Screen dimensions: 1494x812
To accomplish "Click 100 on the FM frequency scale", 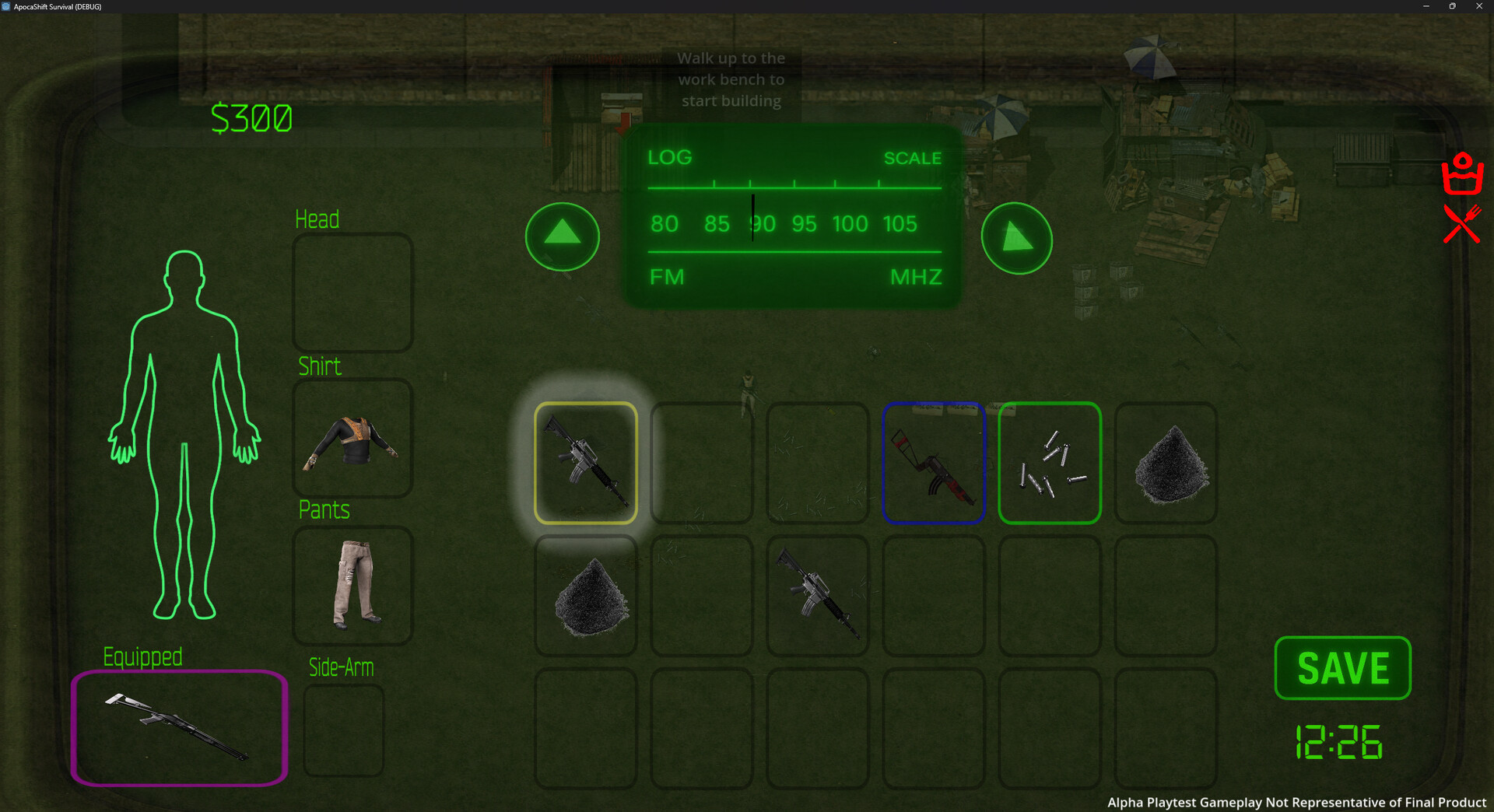I will coord(850,224).
